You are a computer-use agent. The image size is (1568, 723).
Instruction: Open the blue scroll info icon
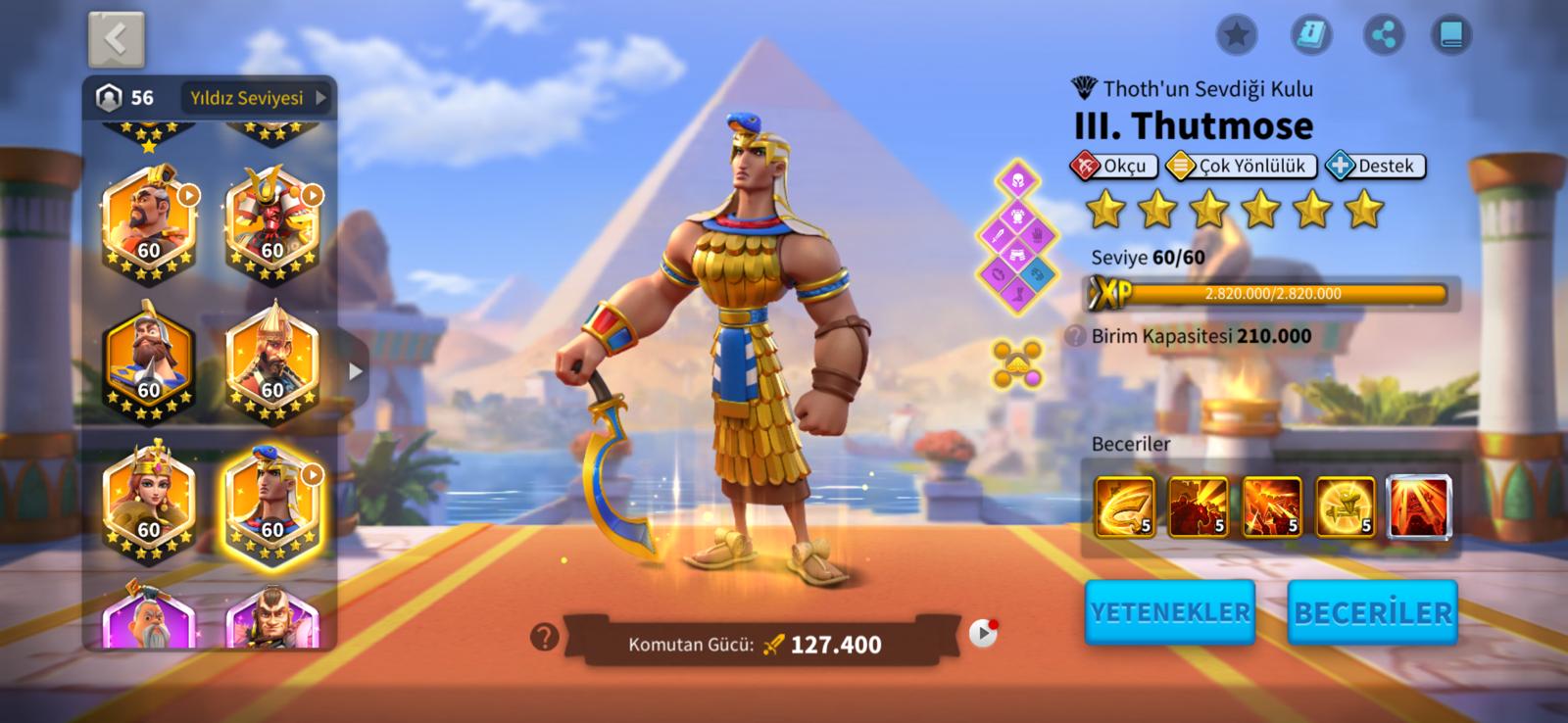click(1310, 36)
